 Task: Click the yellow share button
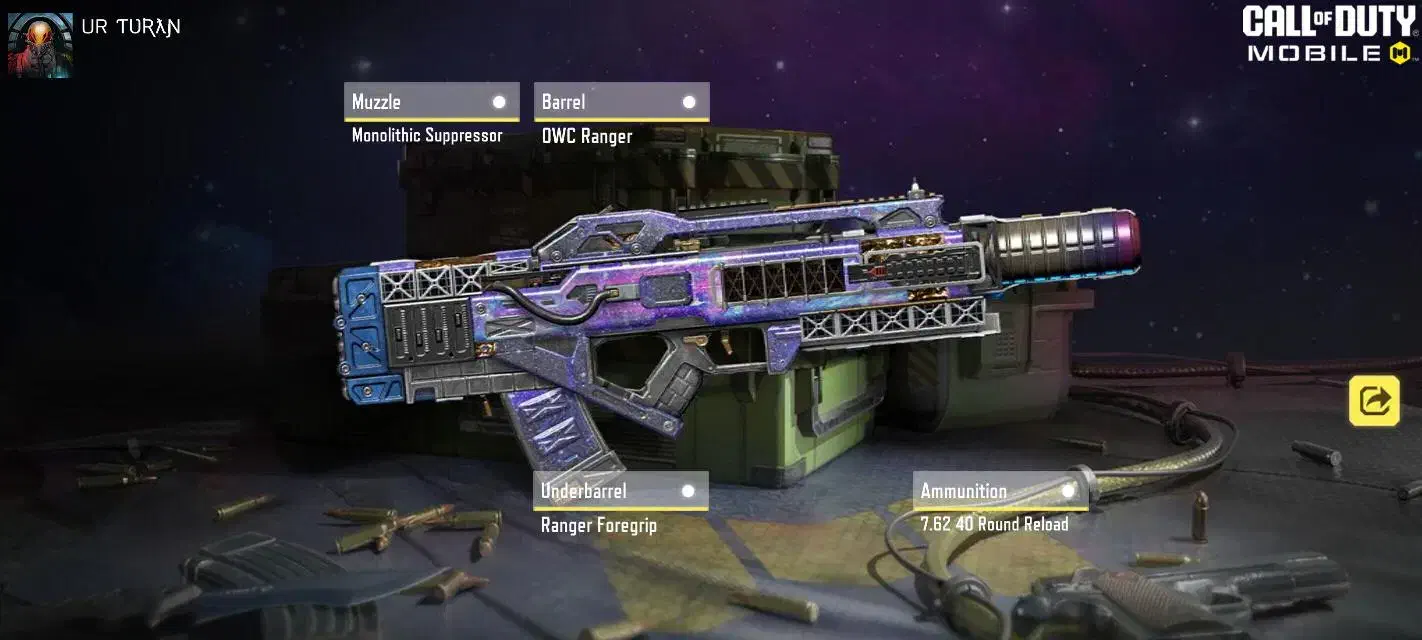coord(1374,401)
